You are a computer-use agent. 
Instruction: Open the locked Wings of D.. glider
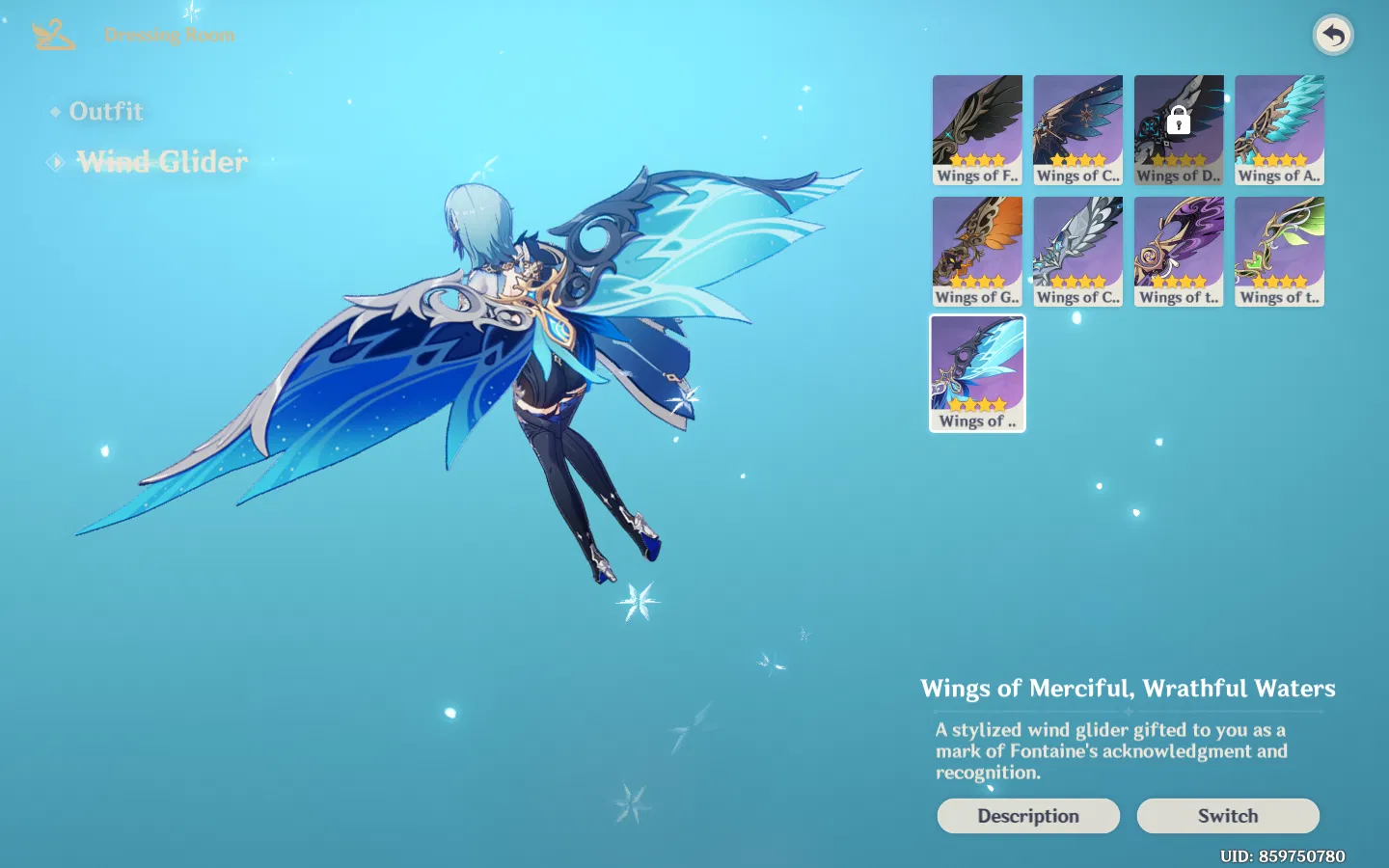click(1179, 128)
